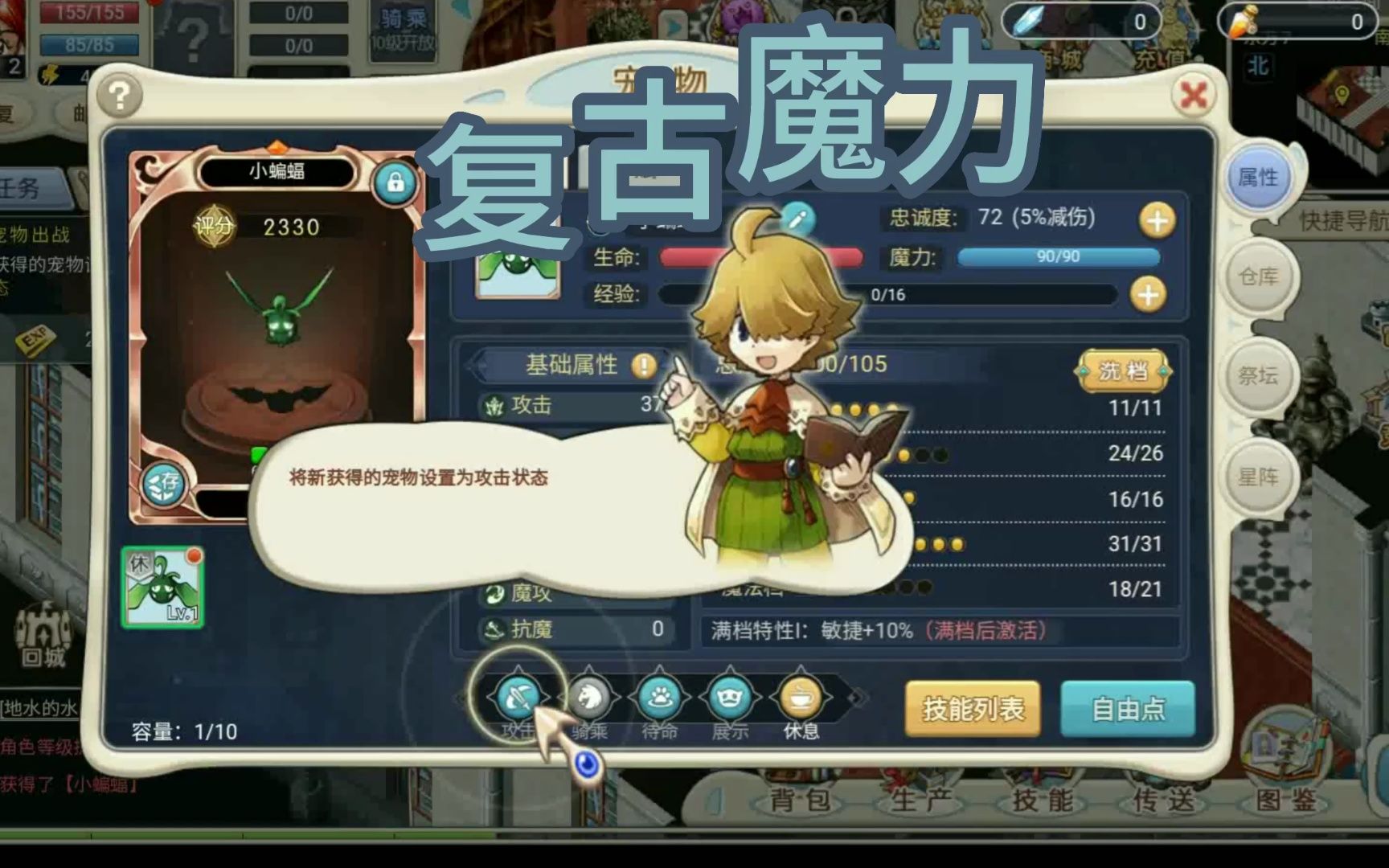This screenshot has width=1389, height=868.
Task: Add loyalty with the plus button
Action: 1157,220
